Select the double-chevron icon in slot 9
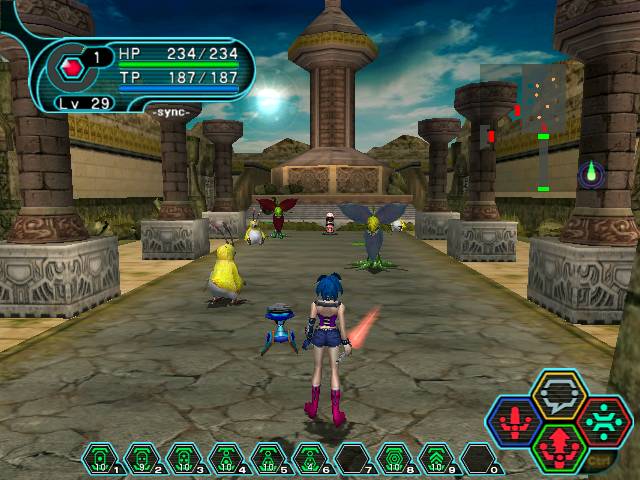Screen dimensions: 640x480 coord(436,458)
